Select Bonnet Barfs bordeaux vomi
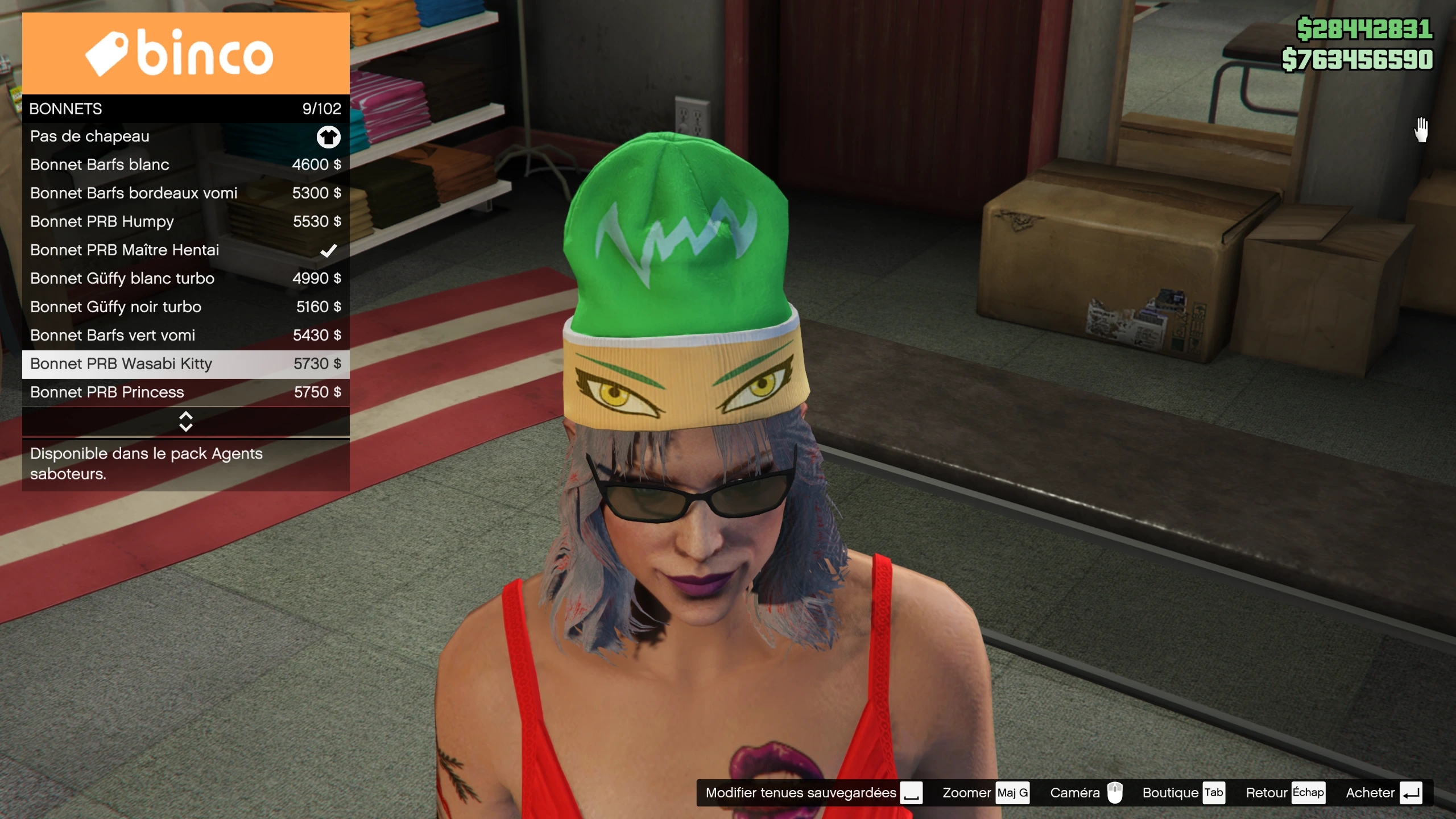1456x819 pixels. click(x=185, y=193)
